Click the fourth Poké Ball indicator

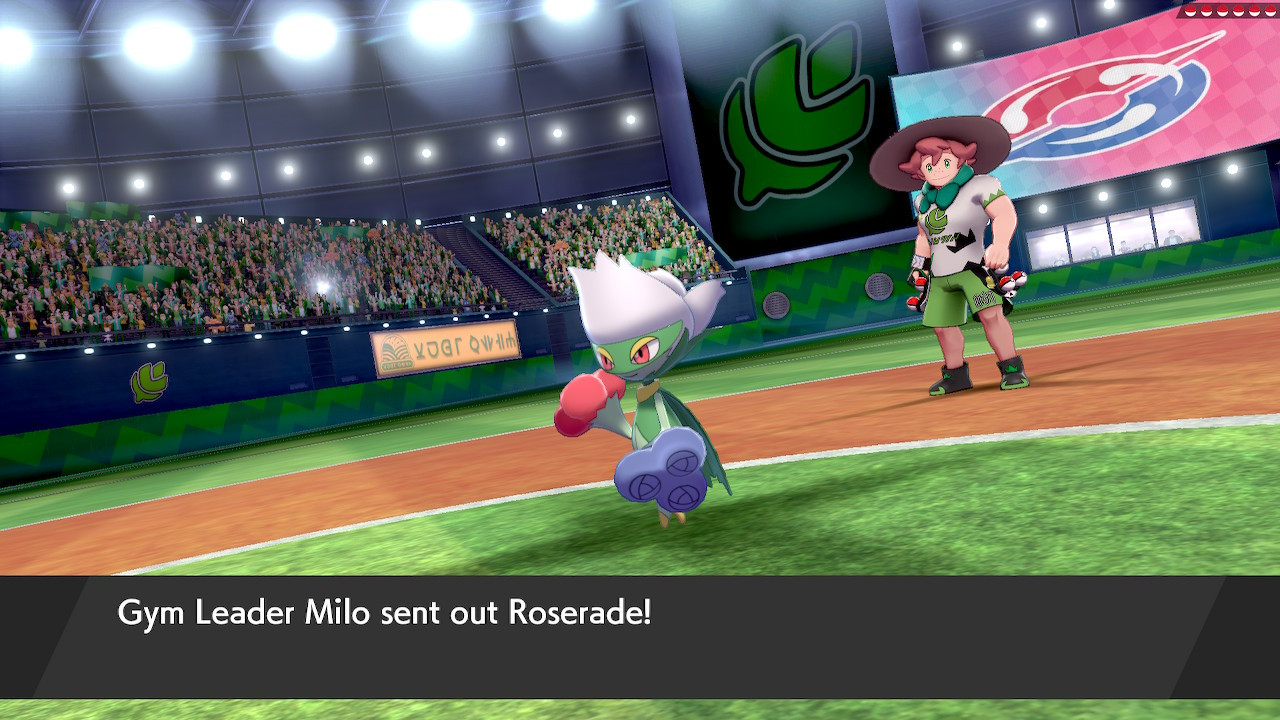(x=1238, y=11)
